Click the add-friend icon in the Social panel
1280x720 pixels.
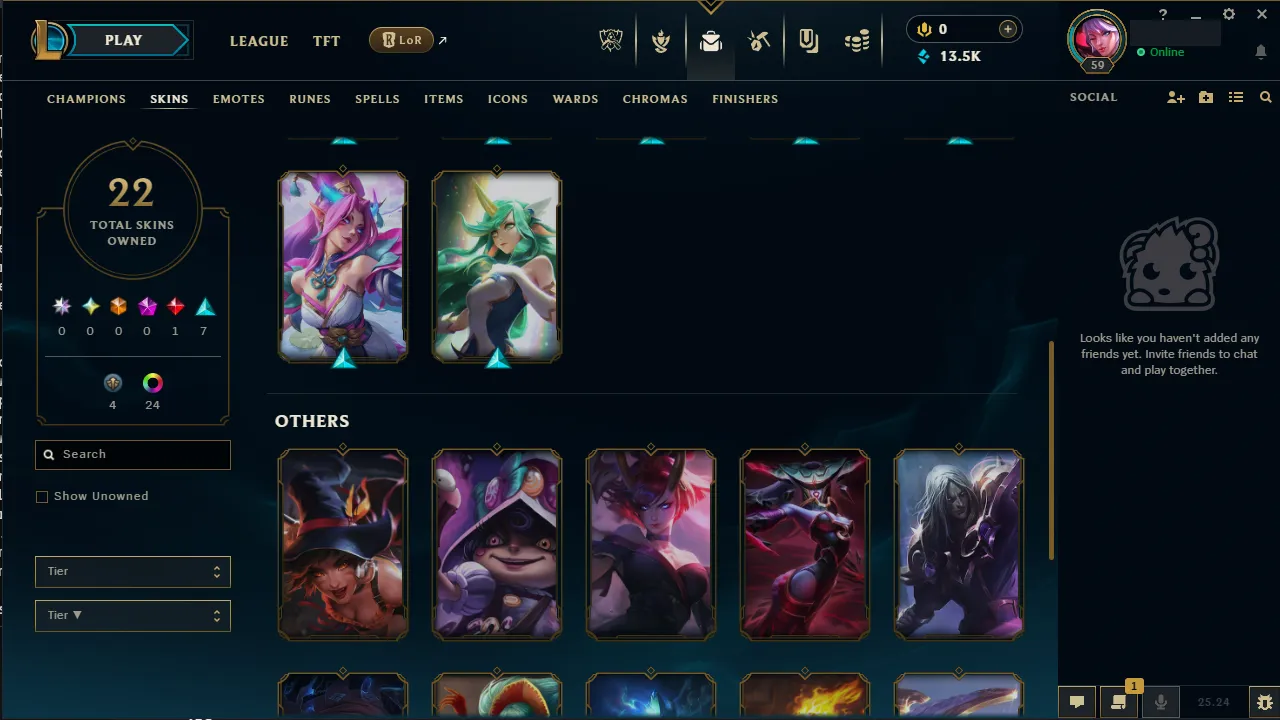(1176, 97)
